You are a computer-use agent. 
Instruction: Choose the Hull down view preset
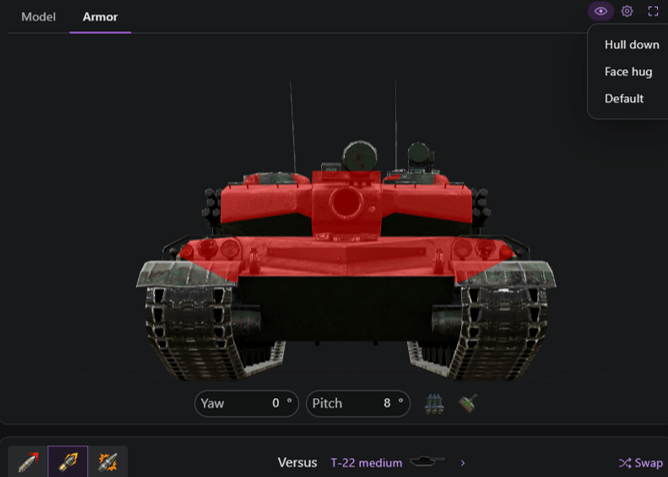631,45
